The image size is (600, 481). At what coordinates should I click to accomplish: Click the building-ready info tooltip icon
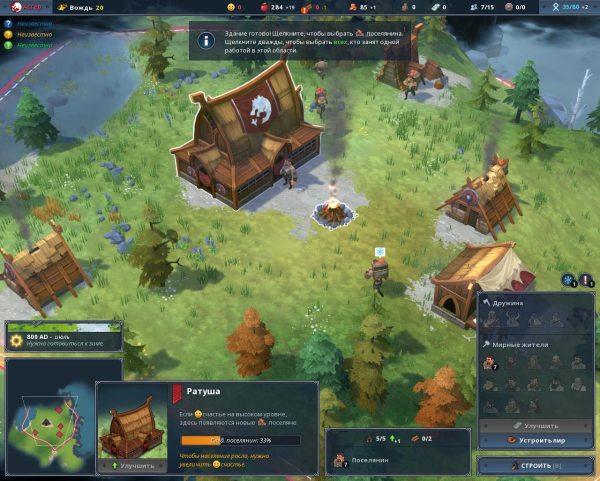[206, 41]
